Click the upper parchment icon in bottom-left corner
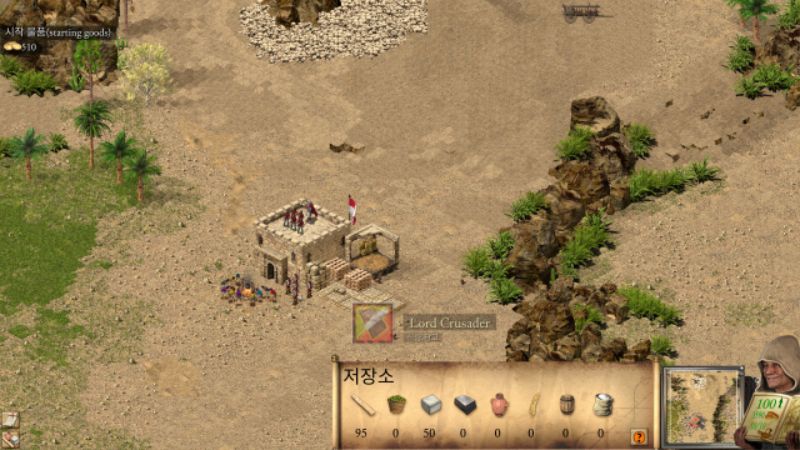 (10, 420)
